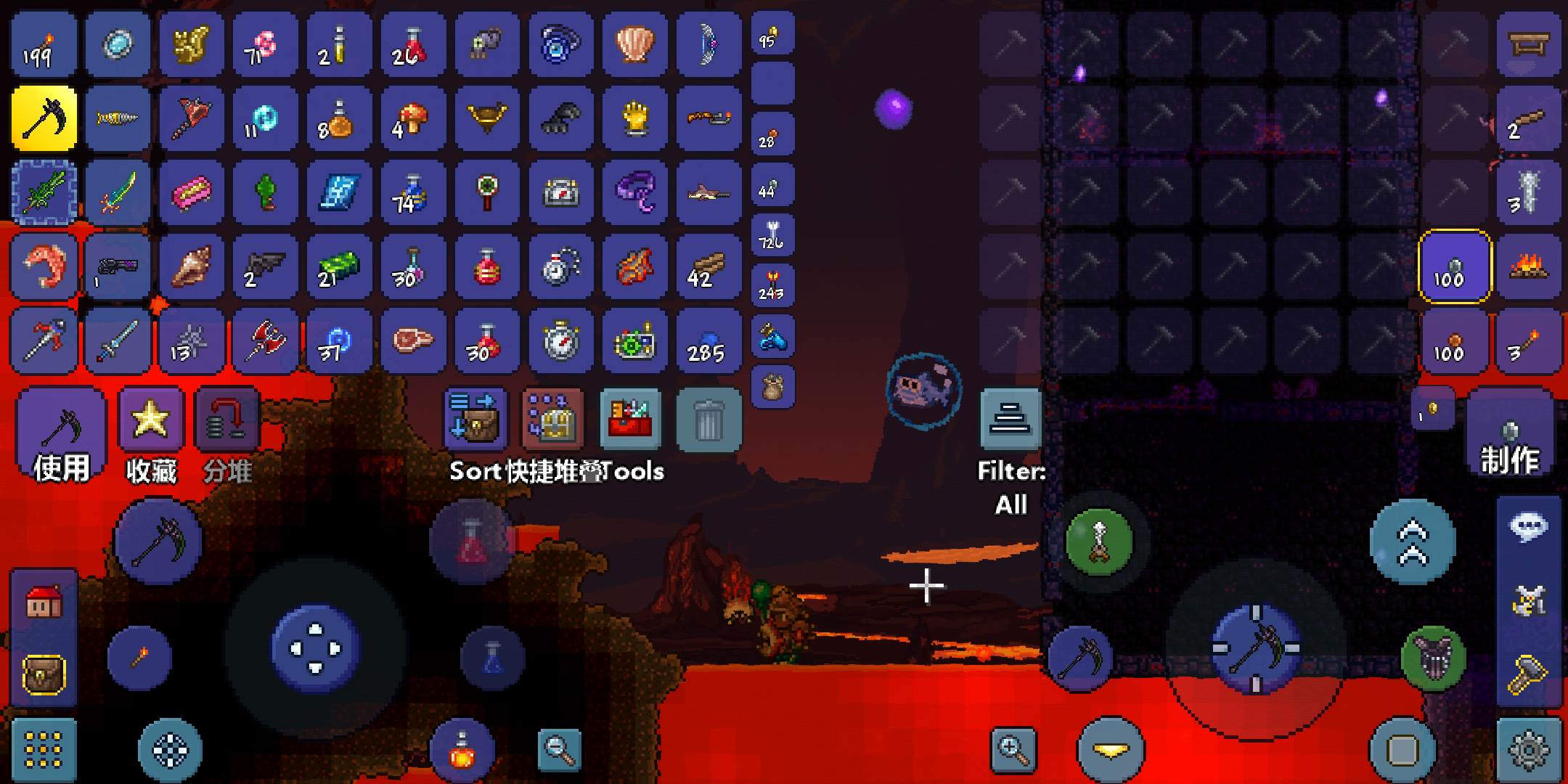1568x784 pixels.
Task: Tap the double-arrow jump button
Action: (1413, 542)
